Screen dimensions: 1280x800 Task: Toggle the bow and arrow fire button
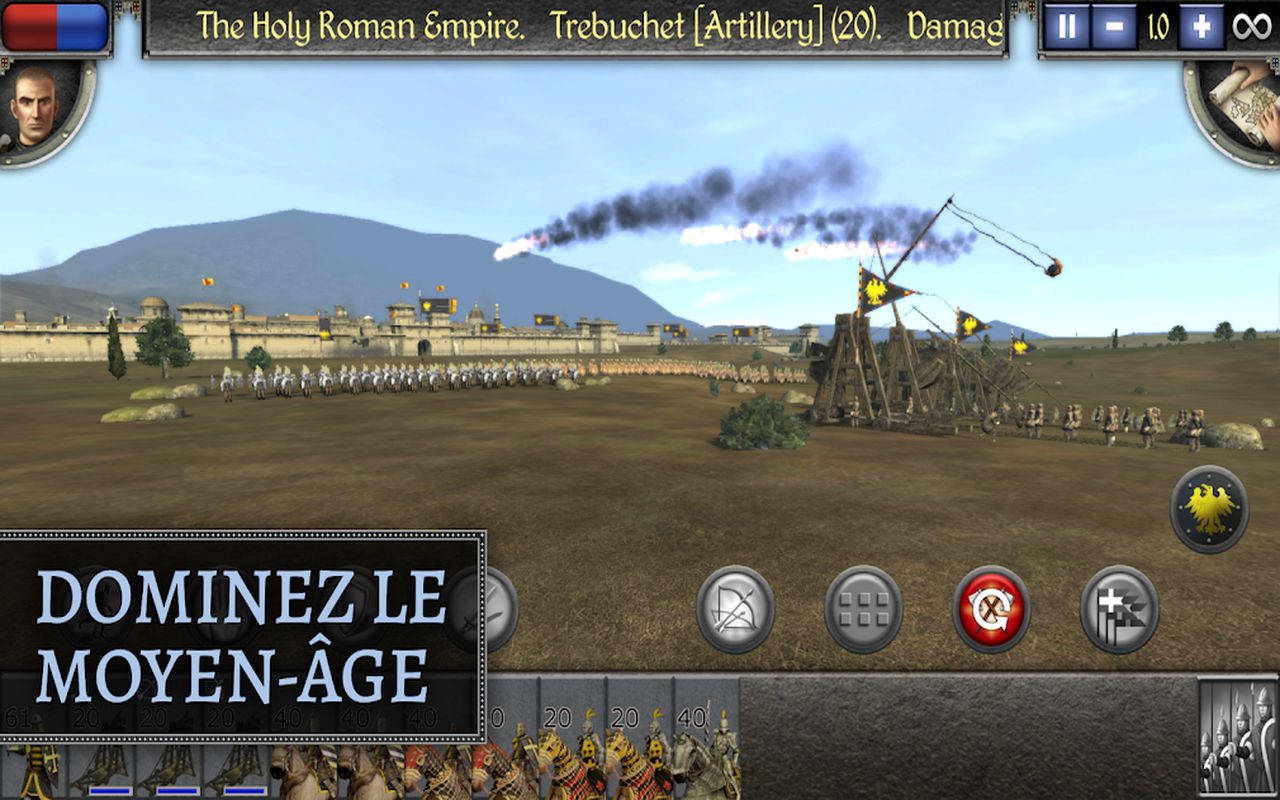point(736,609)
